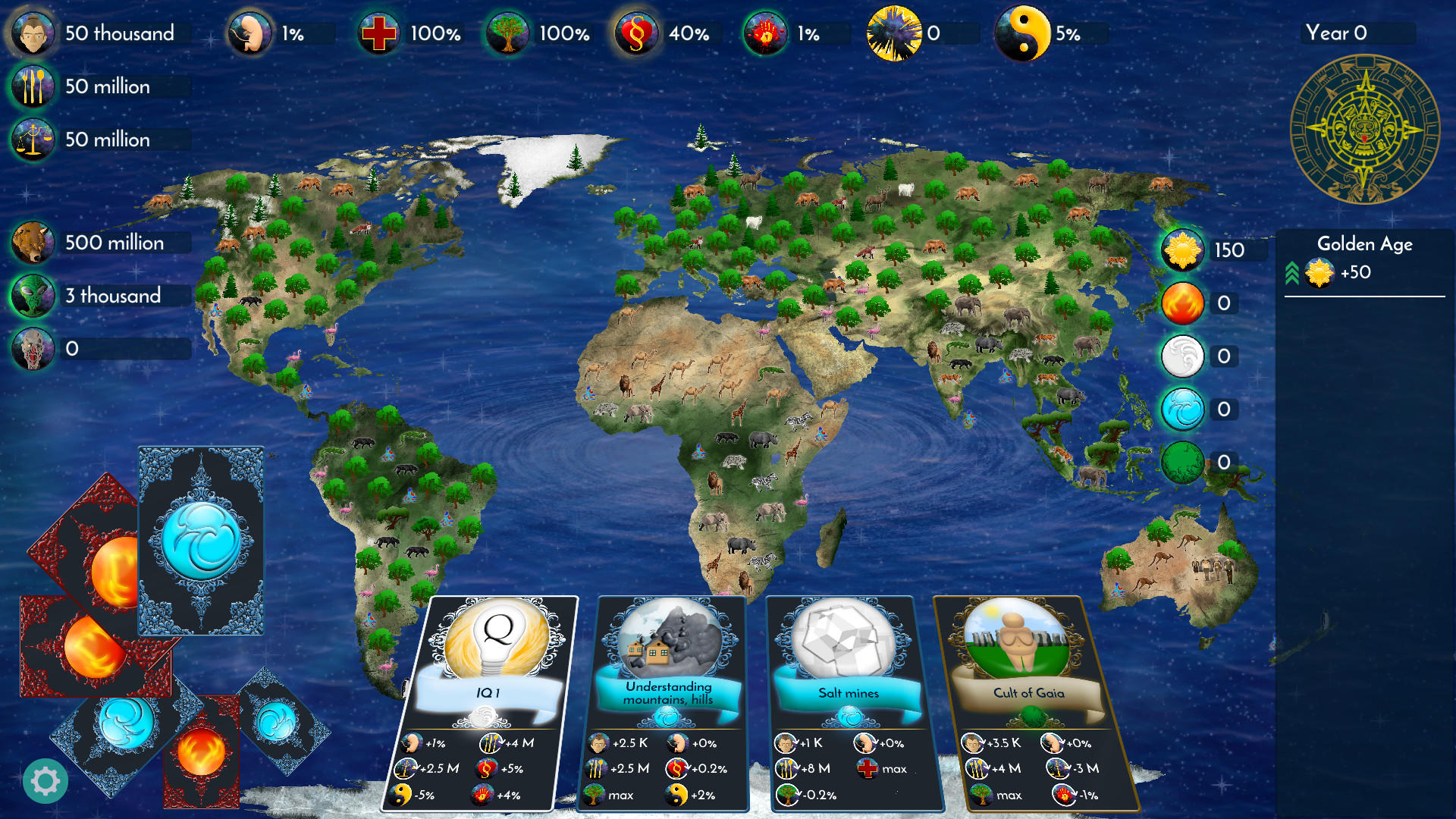Viewport: 1456px width, 819px height.
Task: Expand the Golden Age green chevrons
Action: click(1293, 273)
